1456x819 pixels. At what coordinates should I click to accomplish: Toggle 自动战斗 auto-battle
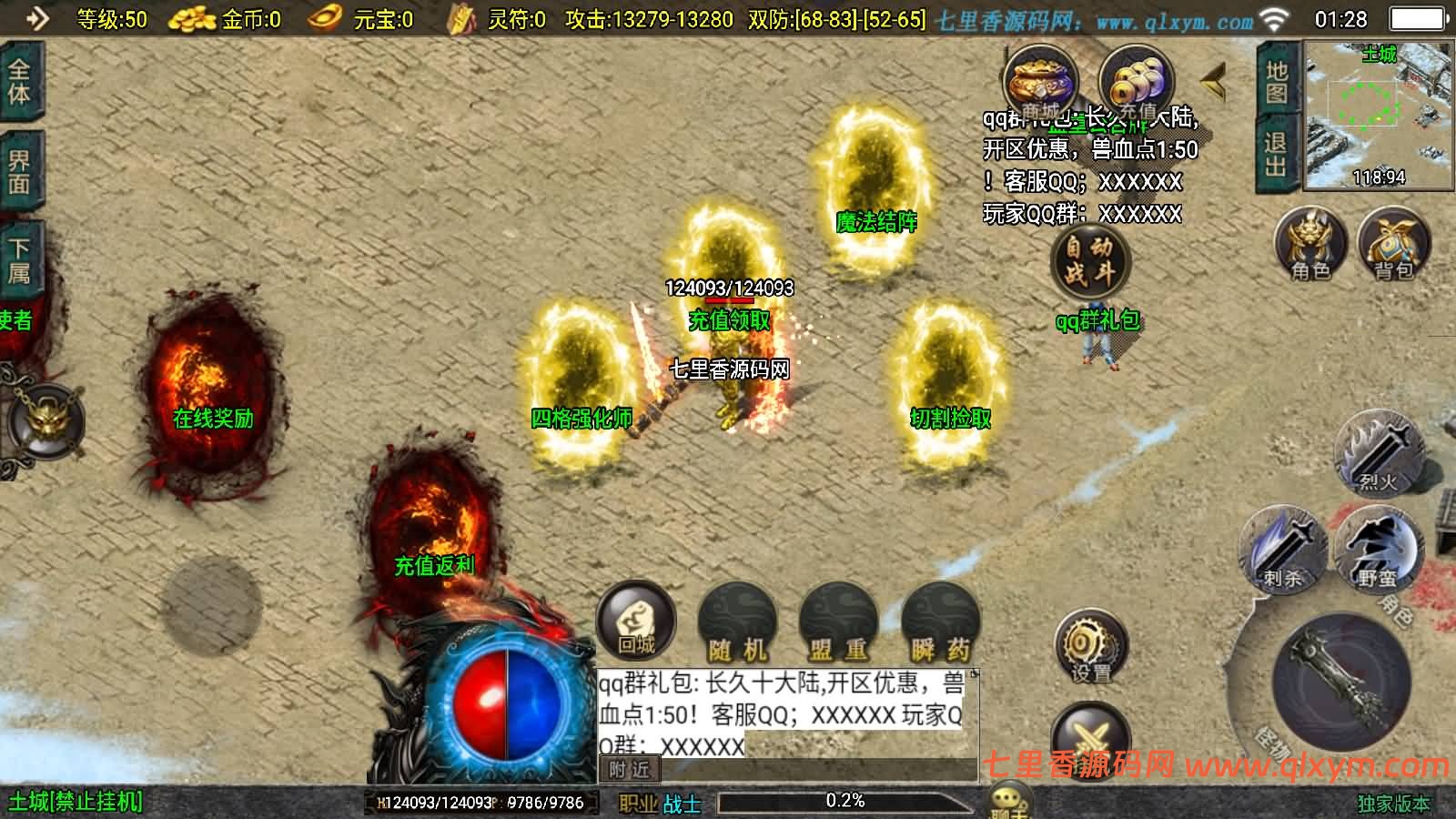pyautogui.click(x=1089, y=260)
